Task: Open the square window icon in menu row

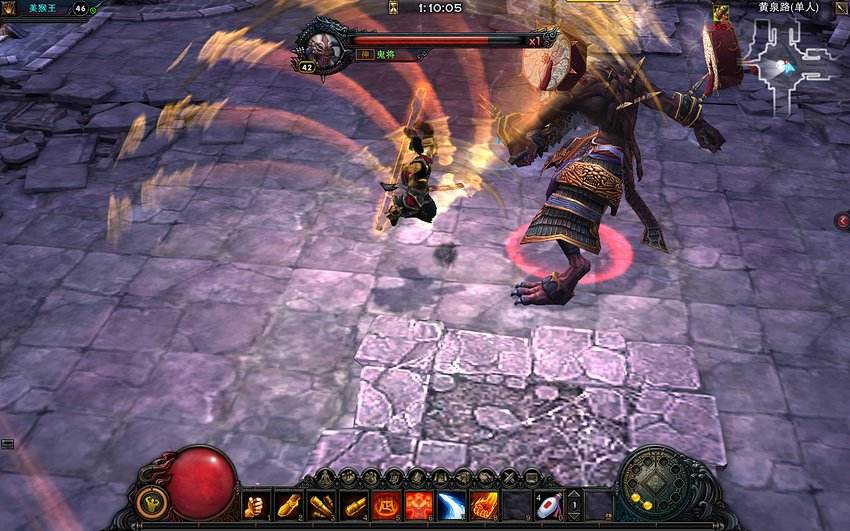Action: point(531,478)
